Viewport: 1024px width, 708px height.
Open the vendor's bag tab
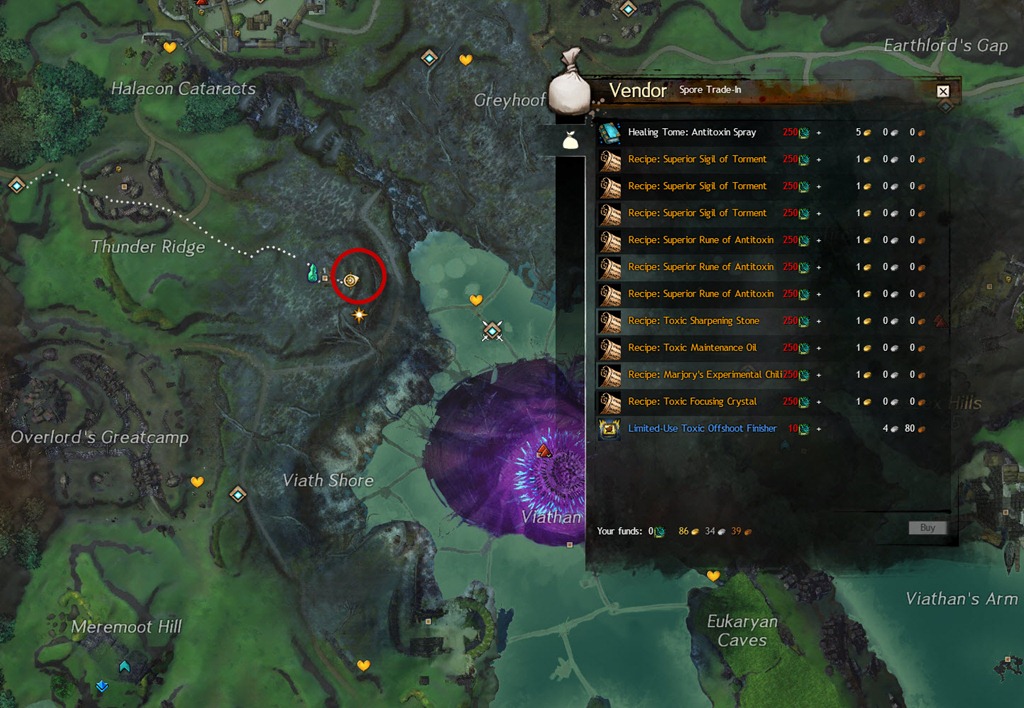coord(570,141)
